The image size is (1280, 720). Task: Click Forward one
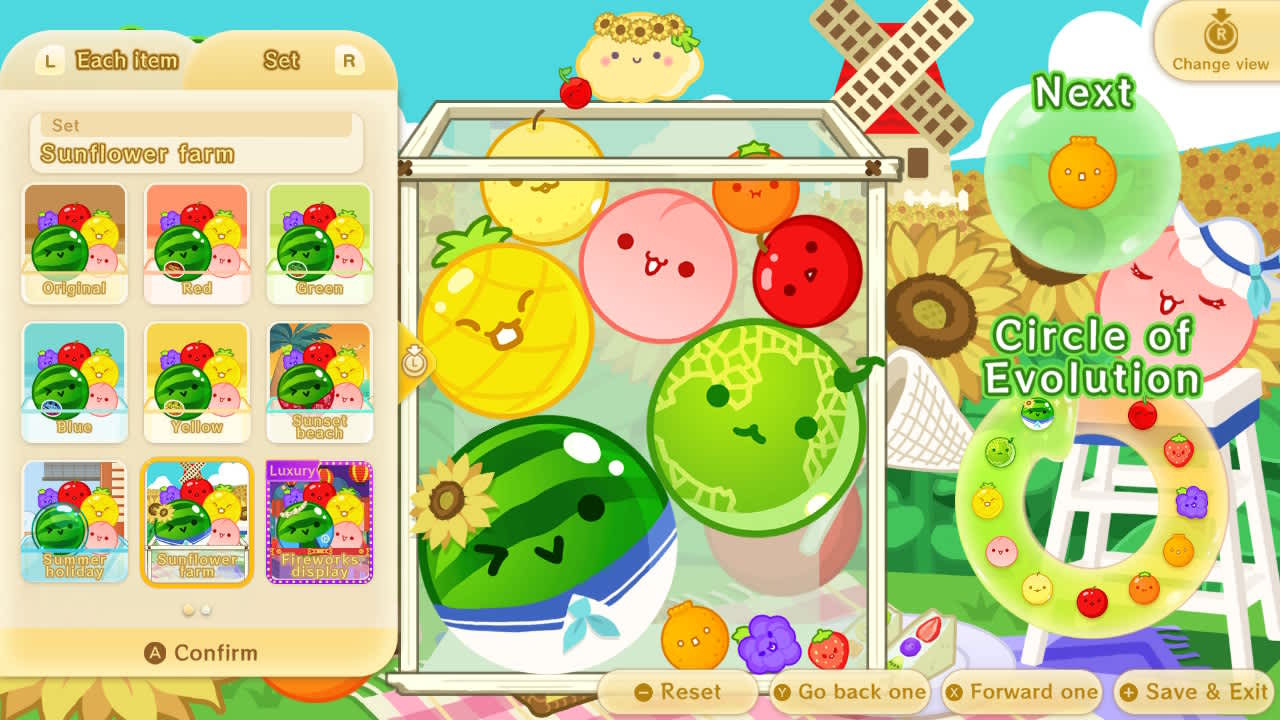tap(1023, 691)
